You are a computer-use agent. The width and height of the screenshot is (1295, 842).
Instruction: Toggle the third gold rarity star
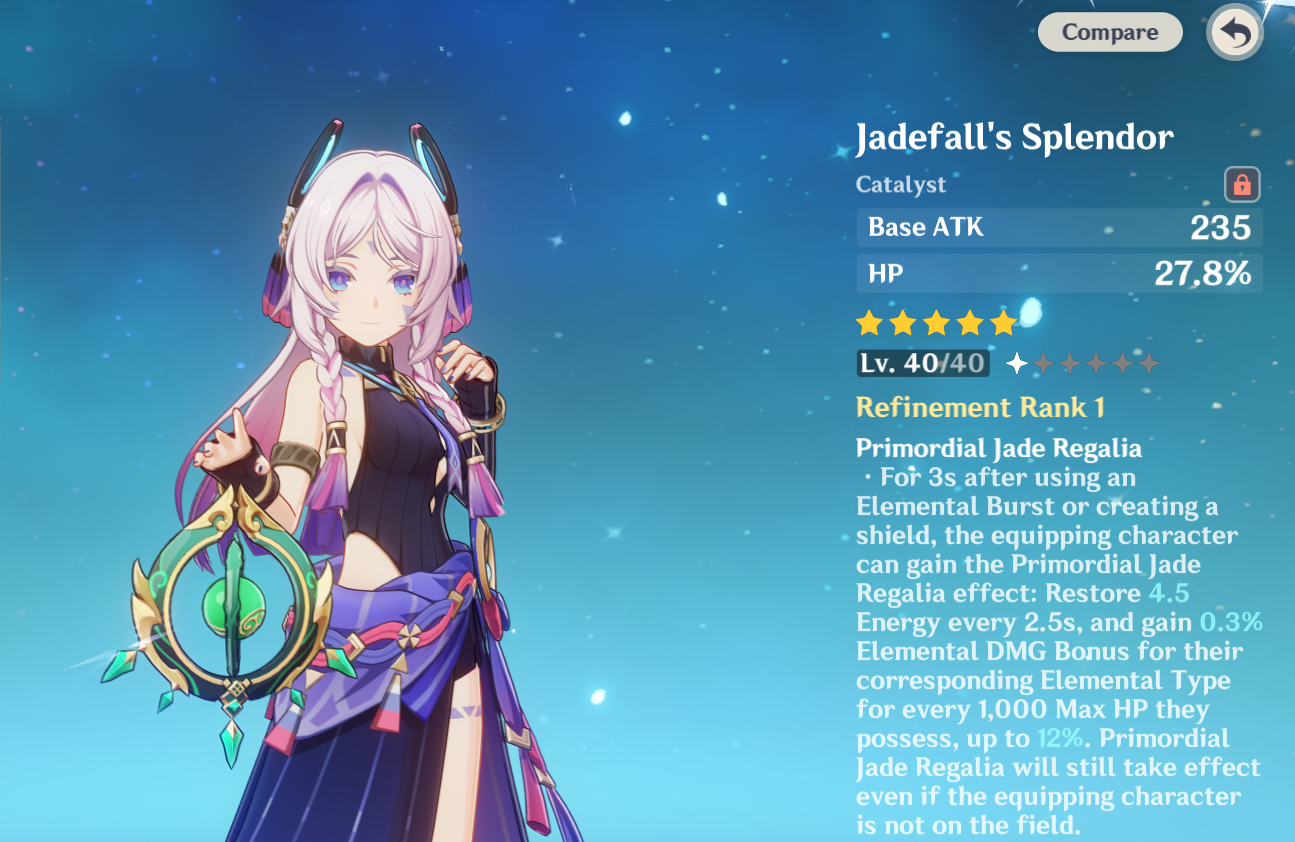(936, 322)
